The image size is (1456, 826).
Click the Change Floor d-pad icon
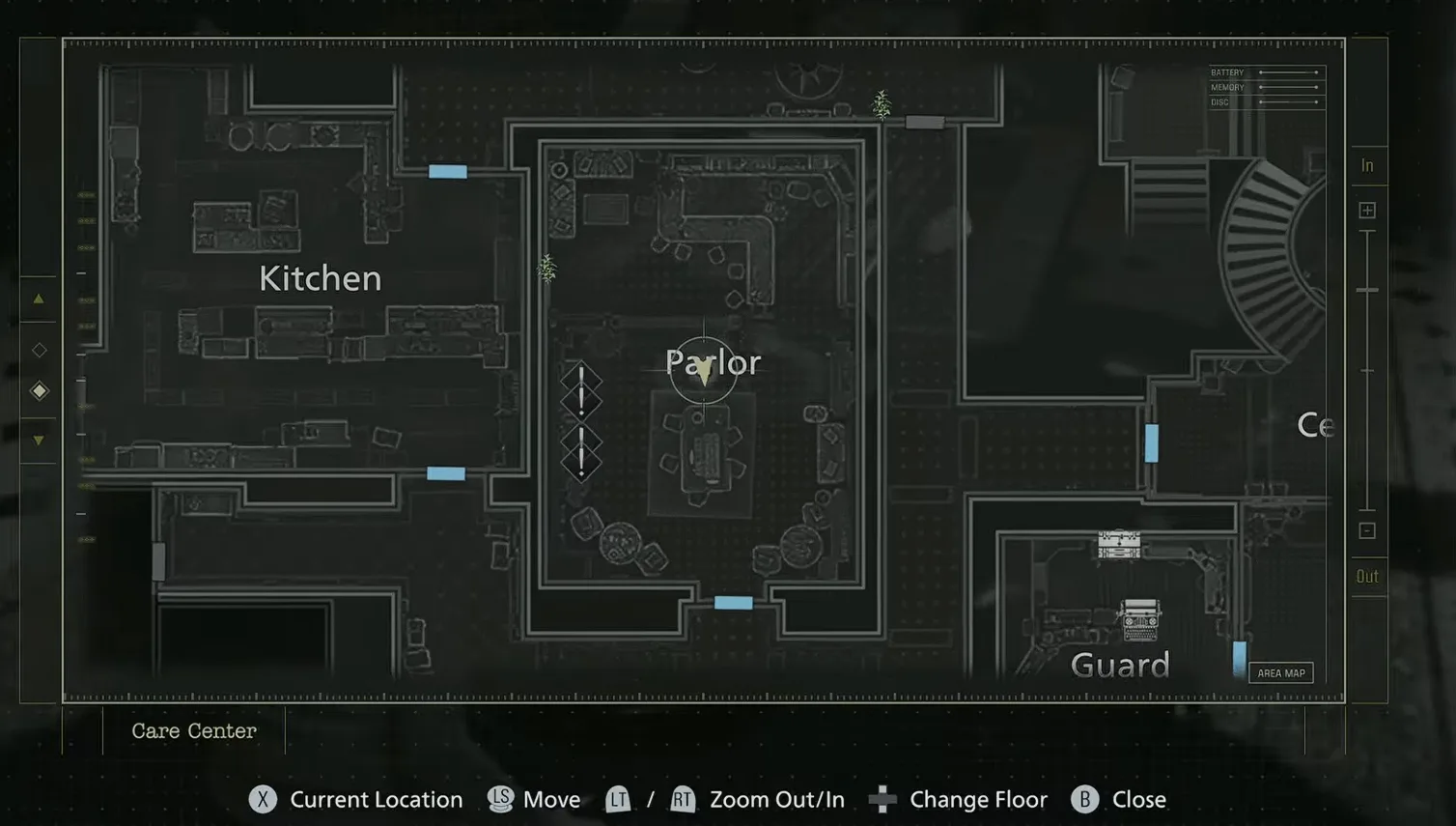point(881,799)
